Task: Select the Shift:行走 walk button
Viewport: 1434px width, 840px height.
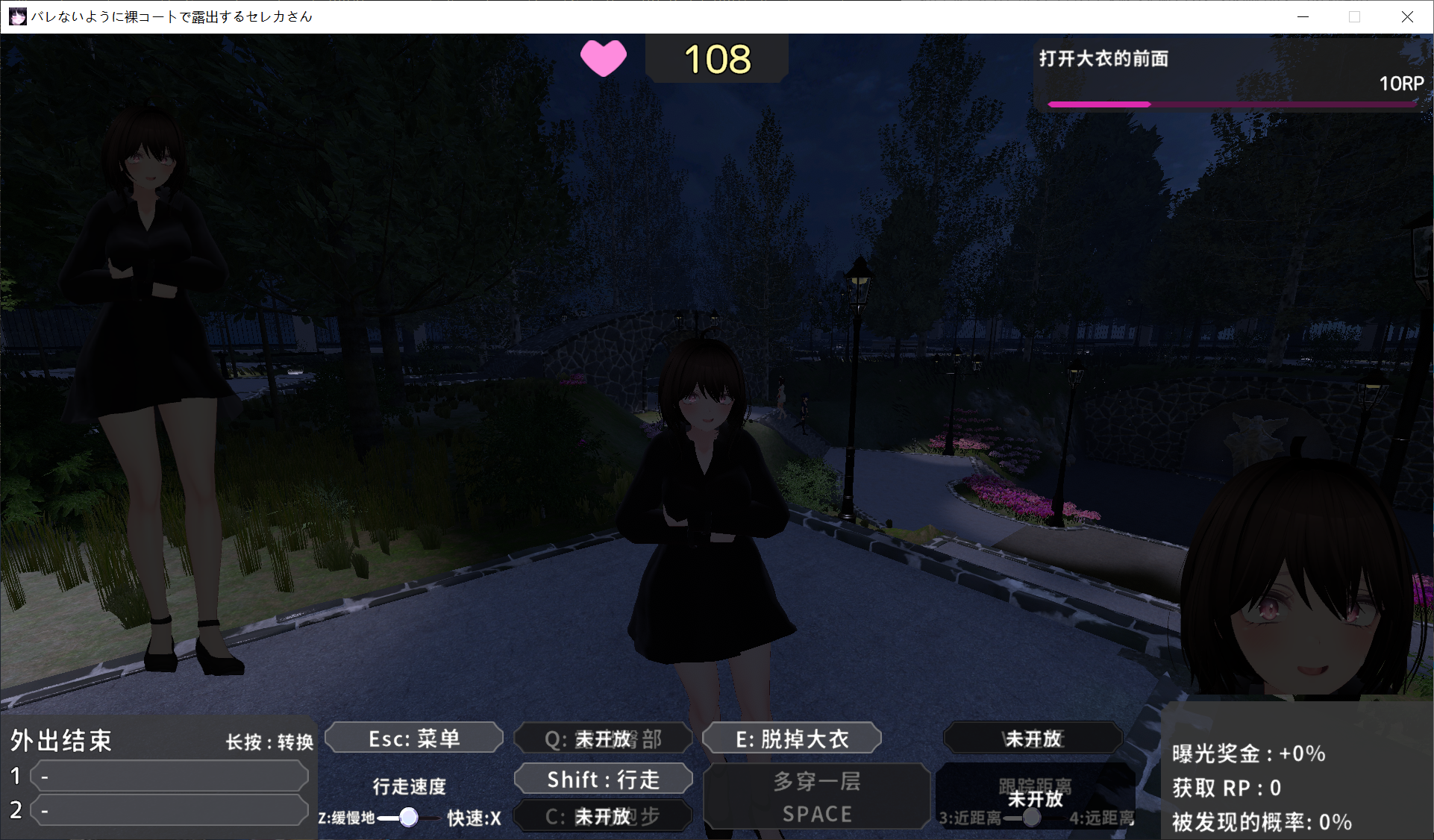Action: point(602,779)
